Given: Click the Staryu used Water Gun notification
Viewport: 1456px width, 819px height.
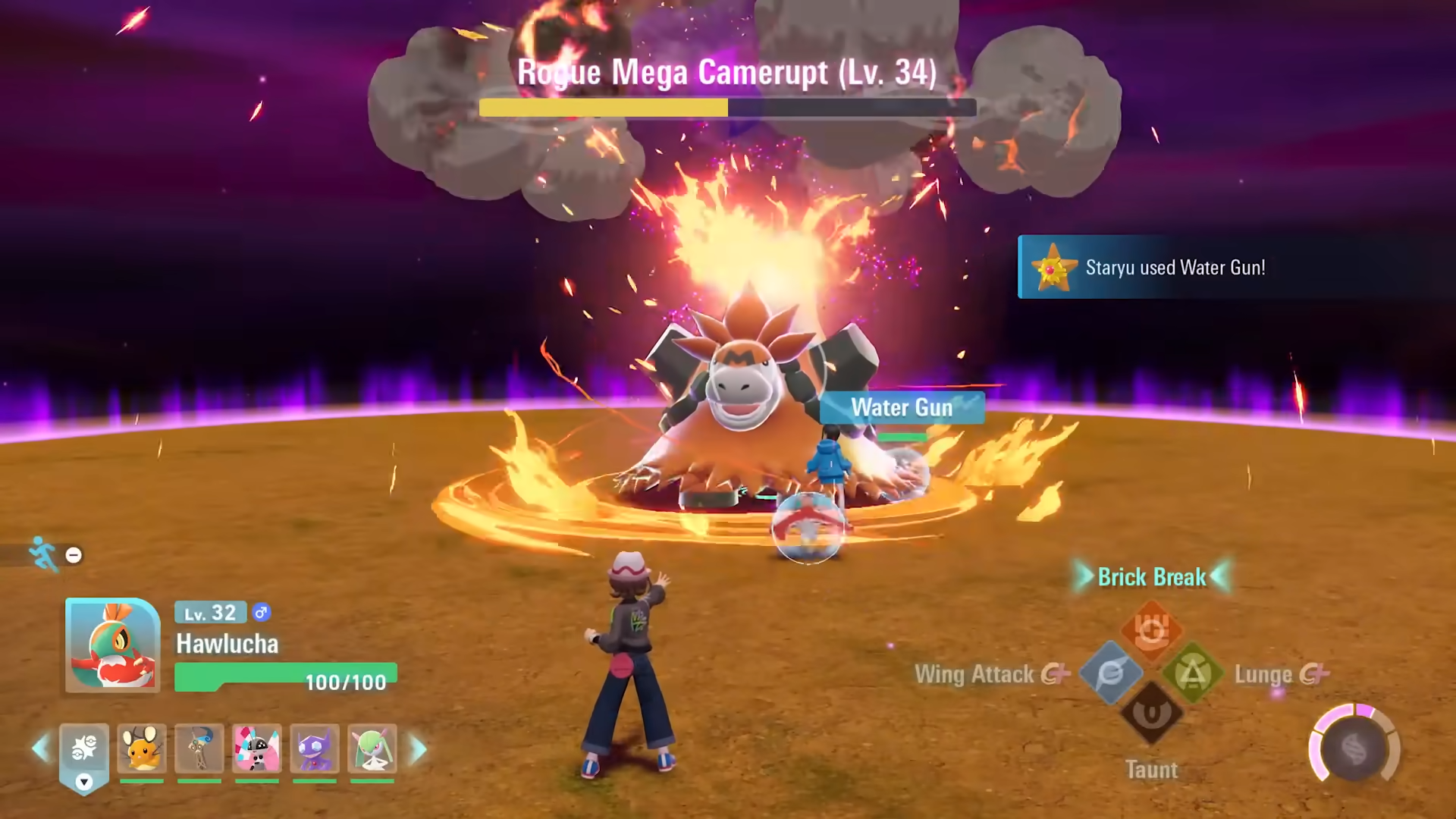Looking at the screenshot, I should pyautogui.click(x=1174, y=267).
